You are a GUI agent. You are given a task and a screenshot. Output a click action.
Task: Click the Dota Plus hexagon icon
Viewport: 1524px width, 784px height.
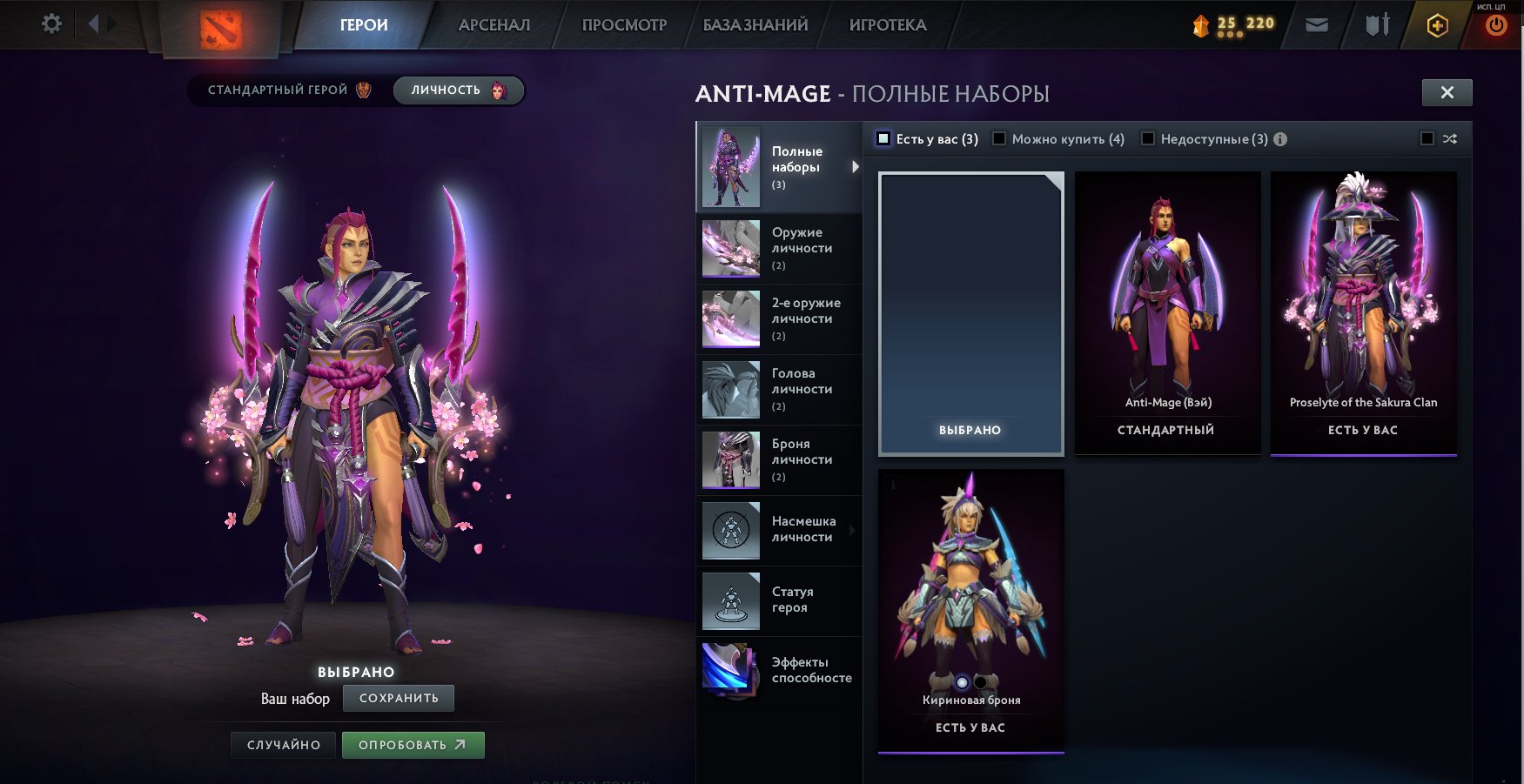(1435, 24)
